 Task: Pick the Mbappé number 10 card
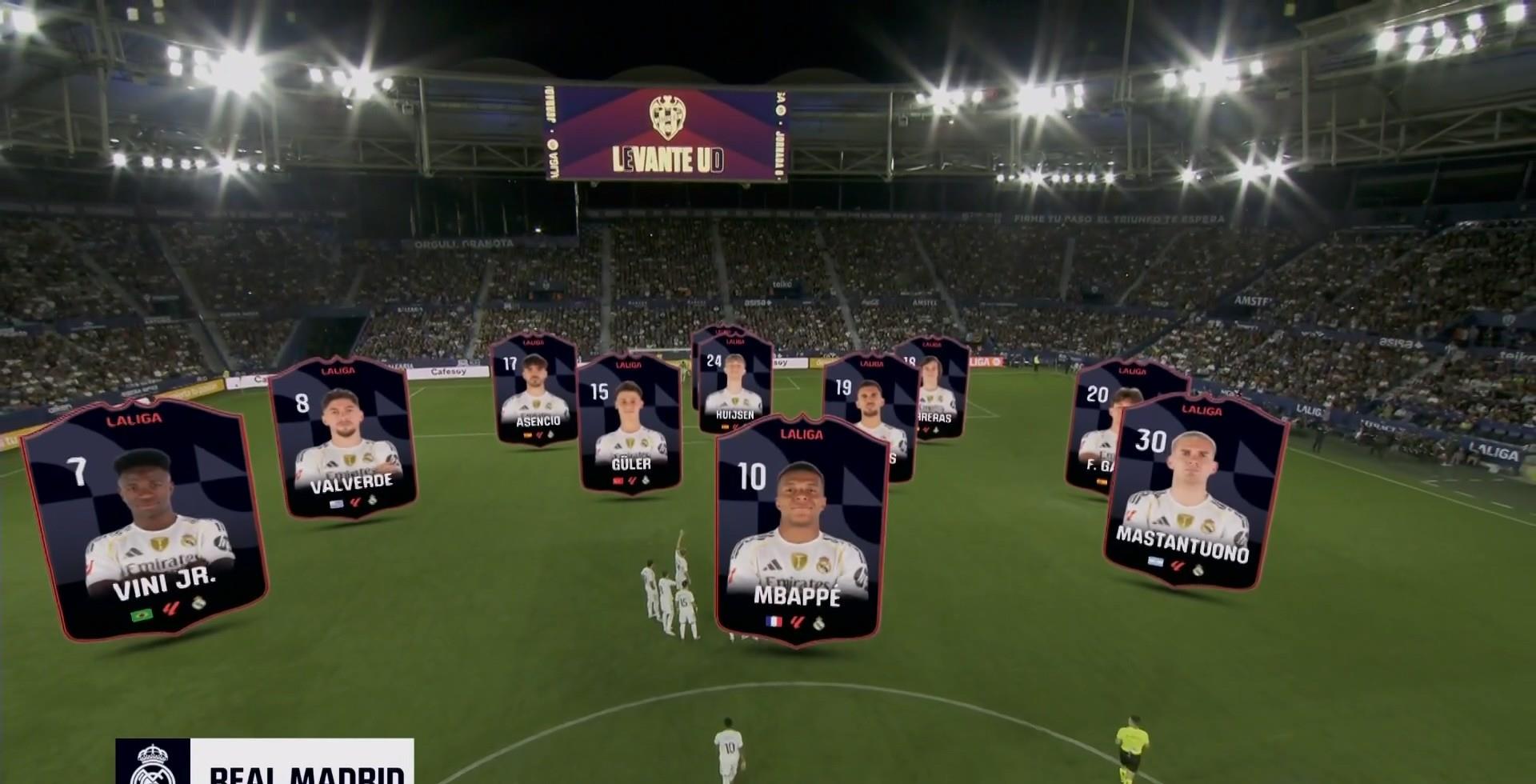pyautogui.click(x=798, y=531)
